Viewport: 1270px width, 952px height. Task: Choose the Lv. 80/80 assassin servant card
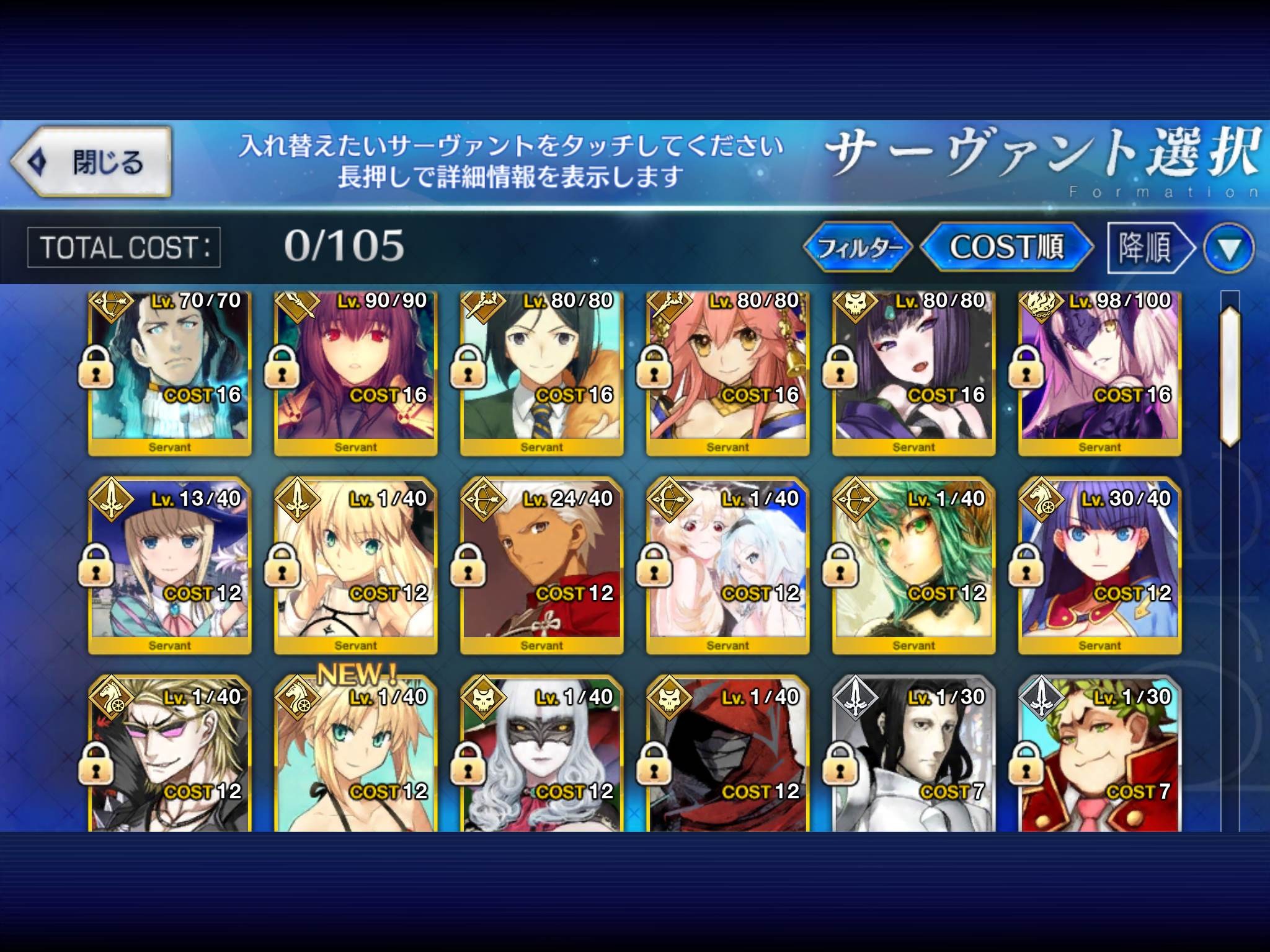click(913, 372)
